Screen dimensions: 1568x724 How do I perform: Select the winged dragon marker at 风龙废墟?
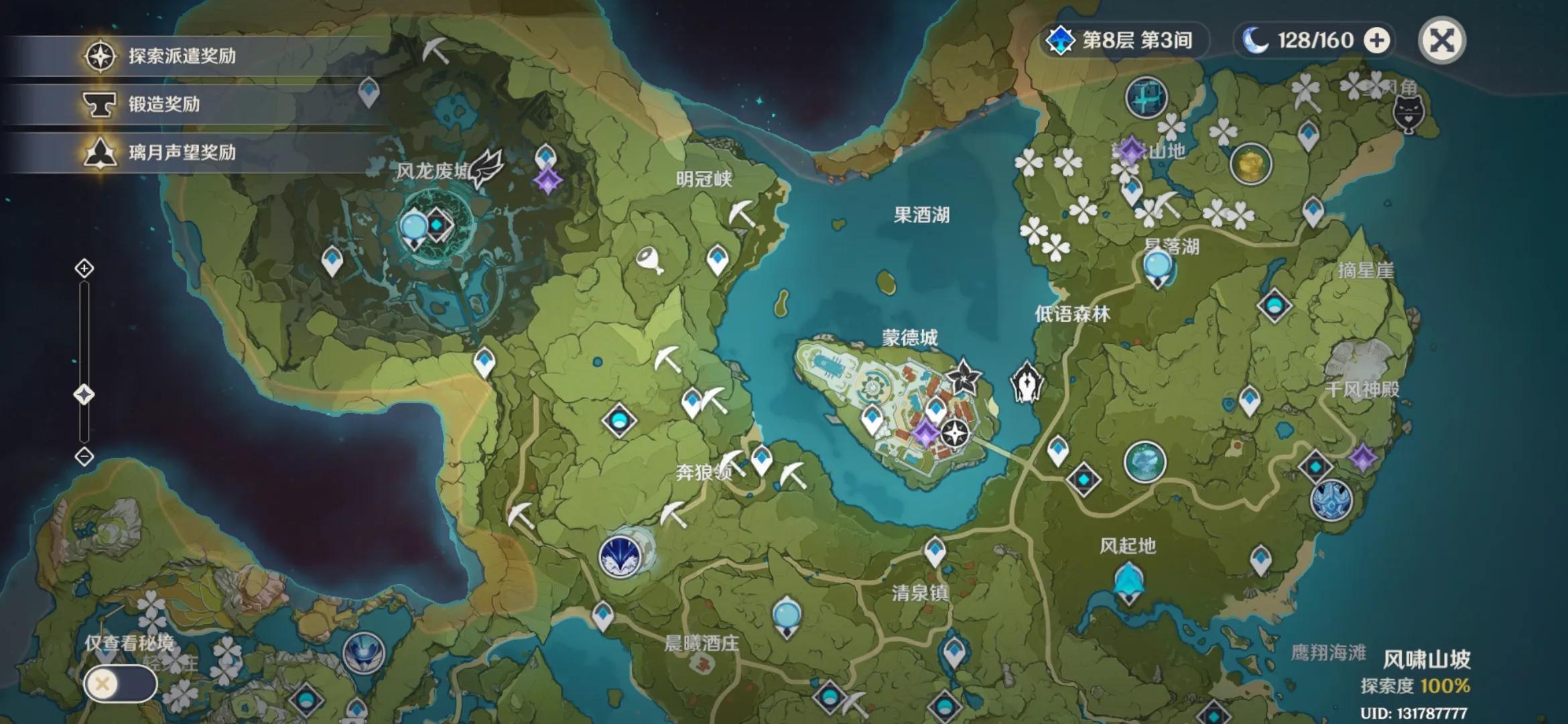[485, 168]
